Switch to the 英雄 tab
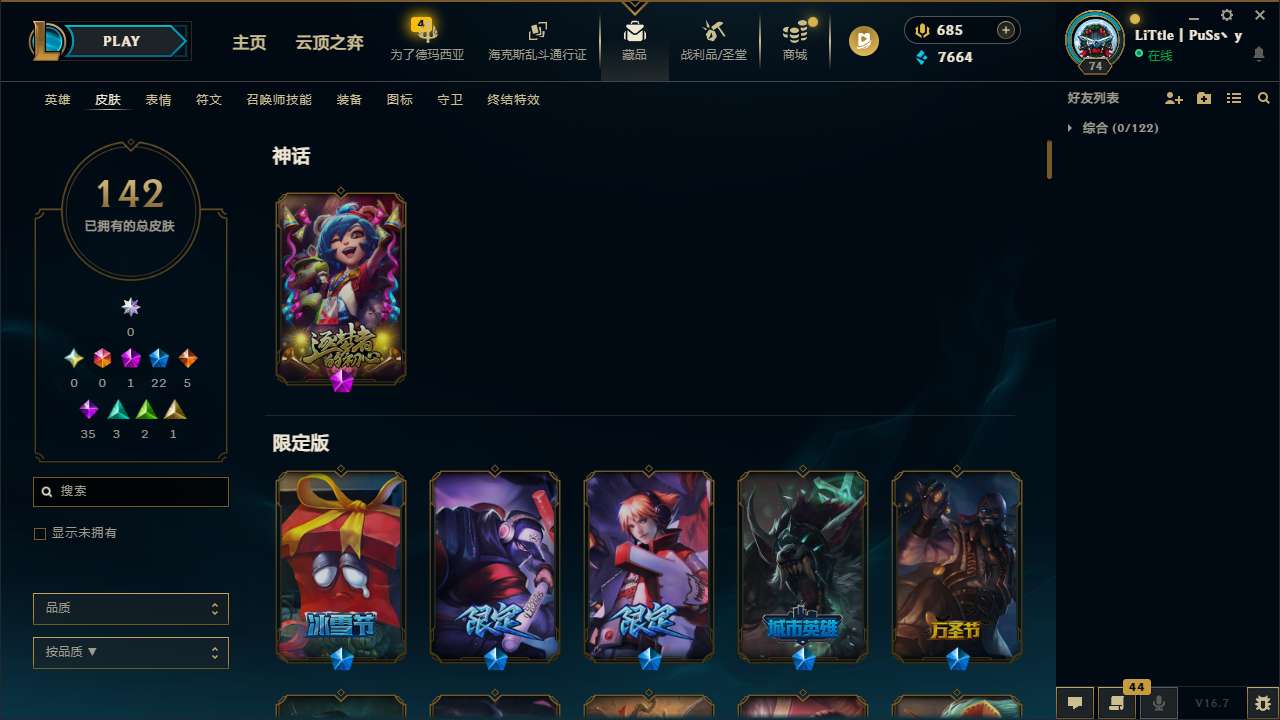Image resolution: width=1280 pixels, height=720 pixels. click(x=57, y=100)
